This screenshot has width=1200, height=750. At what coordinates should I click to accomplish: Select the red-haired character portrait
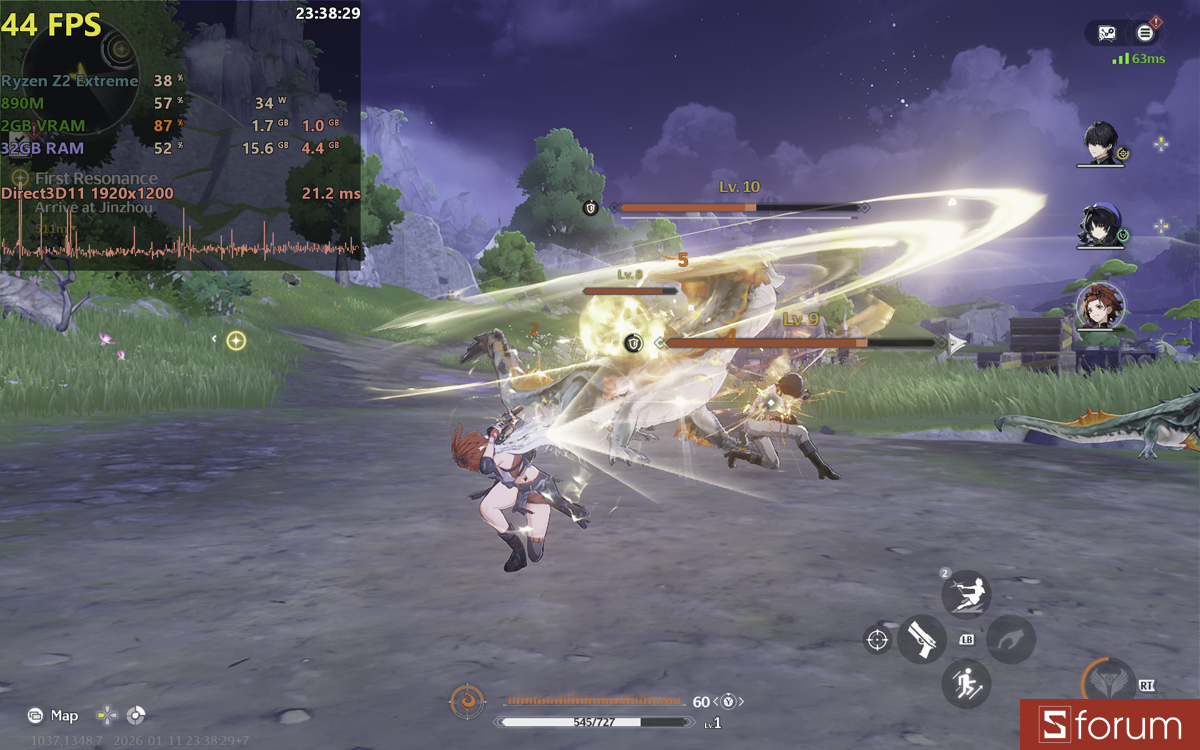[x=1100, y=306]
